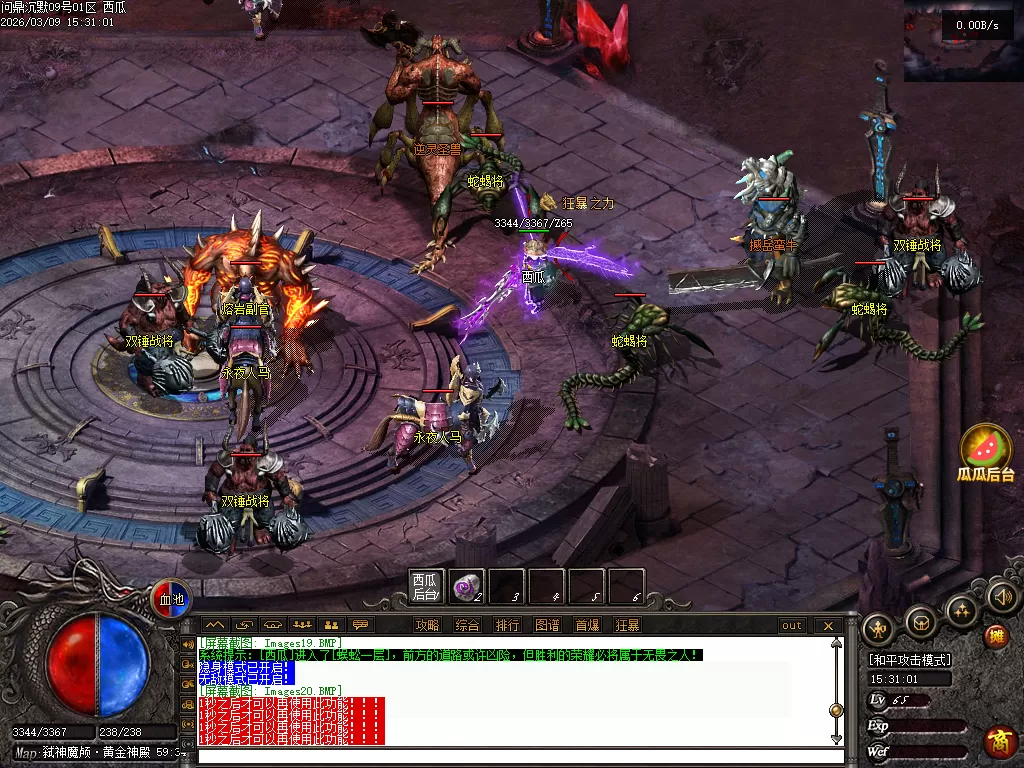
Task: Open the skills sparkle icon
Action: [x=962, y=610]
